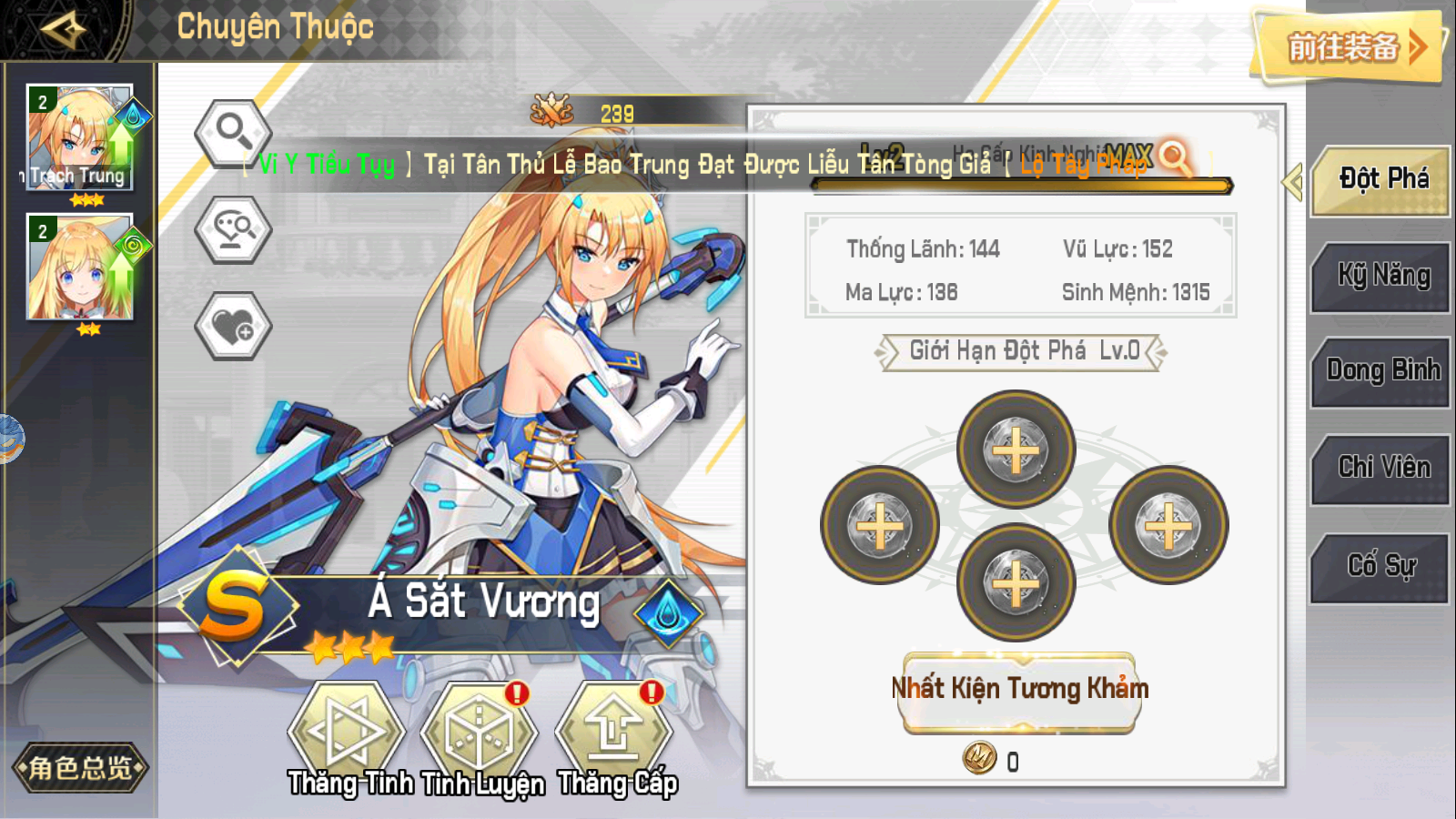
Task: Click the magnifying glass hexagon icon
Action: point(233,133)
